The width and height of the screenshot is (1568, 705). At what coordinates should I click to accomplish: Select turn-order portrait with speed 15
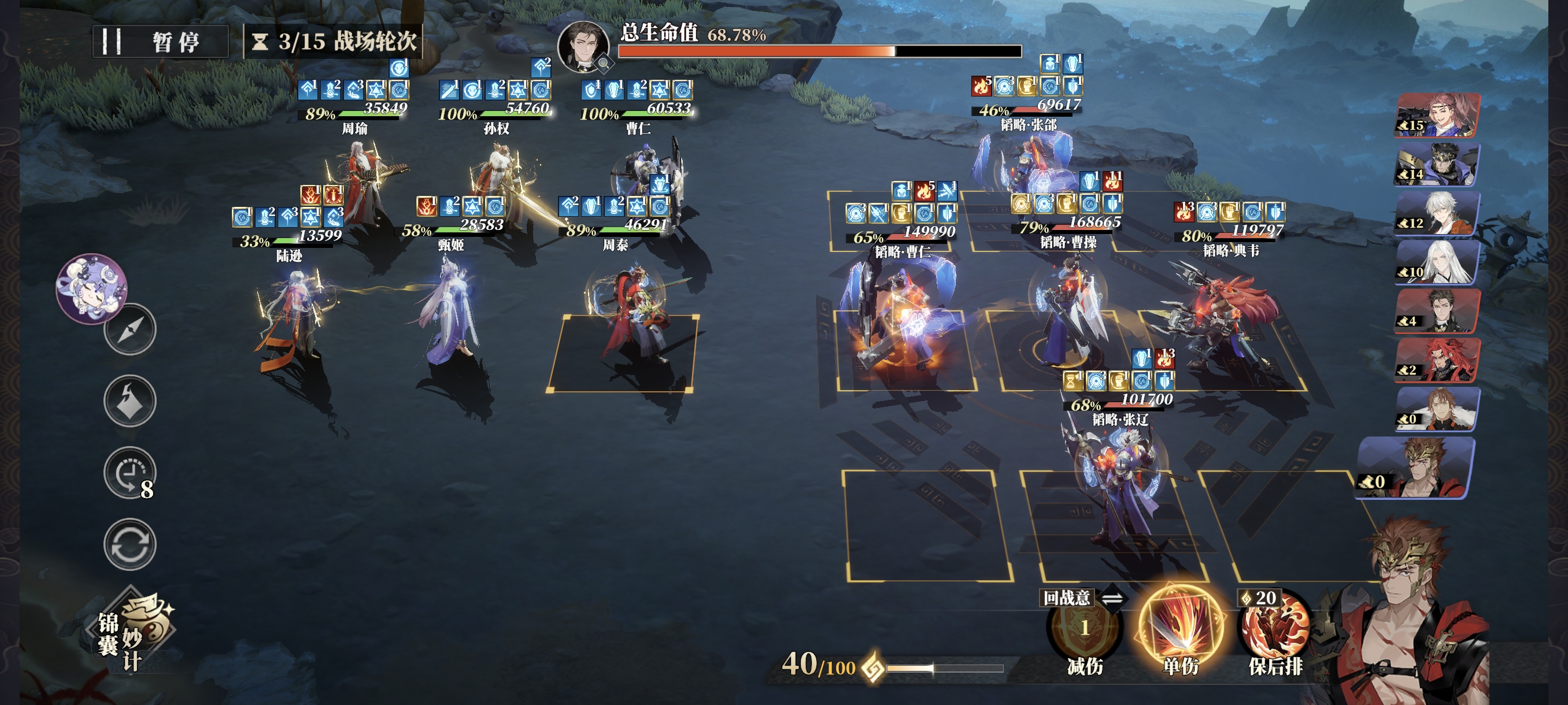[x=1437, y=115]
